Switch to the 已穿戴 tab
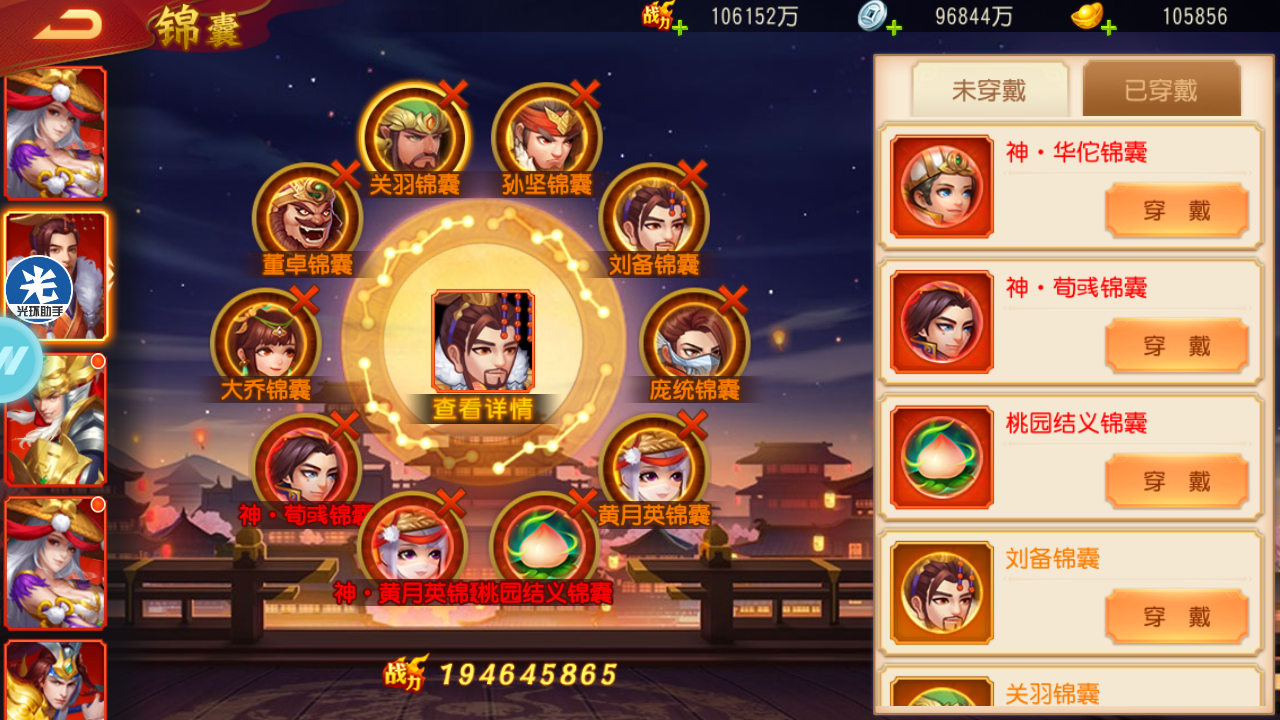The height and width of the screenshot is (720, 1280). tap(1161, 91)
